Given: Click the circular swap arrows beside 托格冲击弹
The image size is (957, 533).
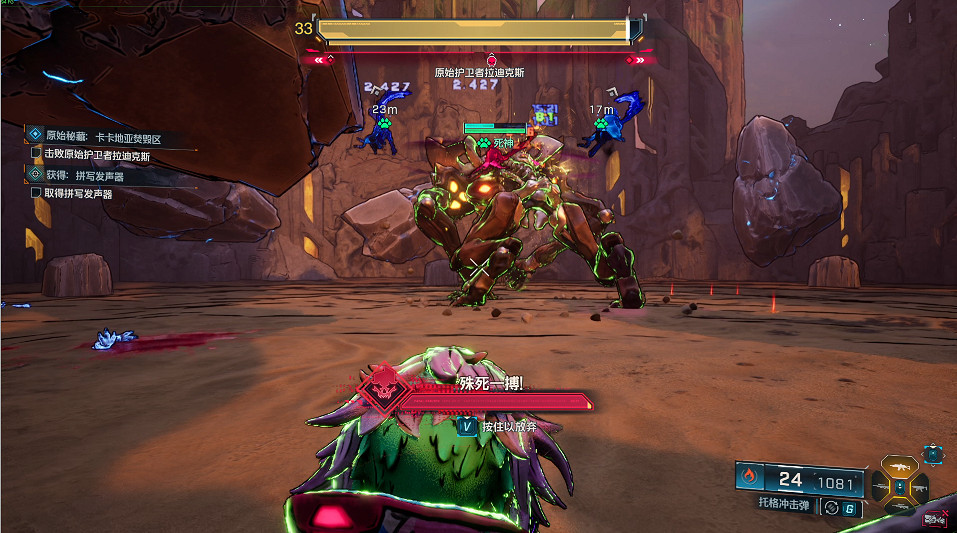Looking at the screenshot, I should coord(830,507).
